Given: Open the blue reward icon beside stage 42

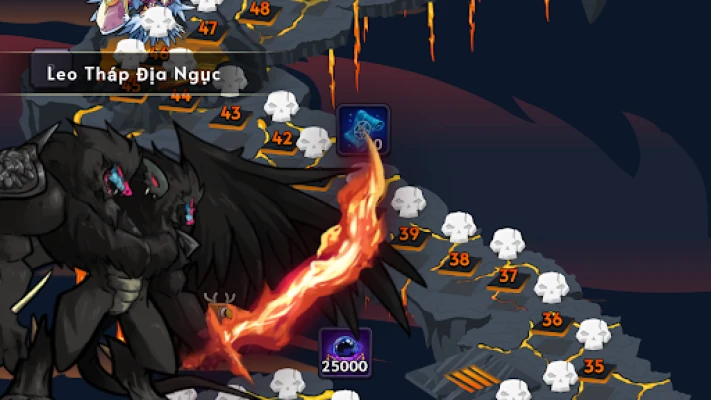Looking at the screenshot, I should tap(363, 129).
